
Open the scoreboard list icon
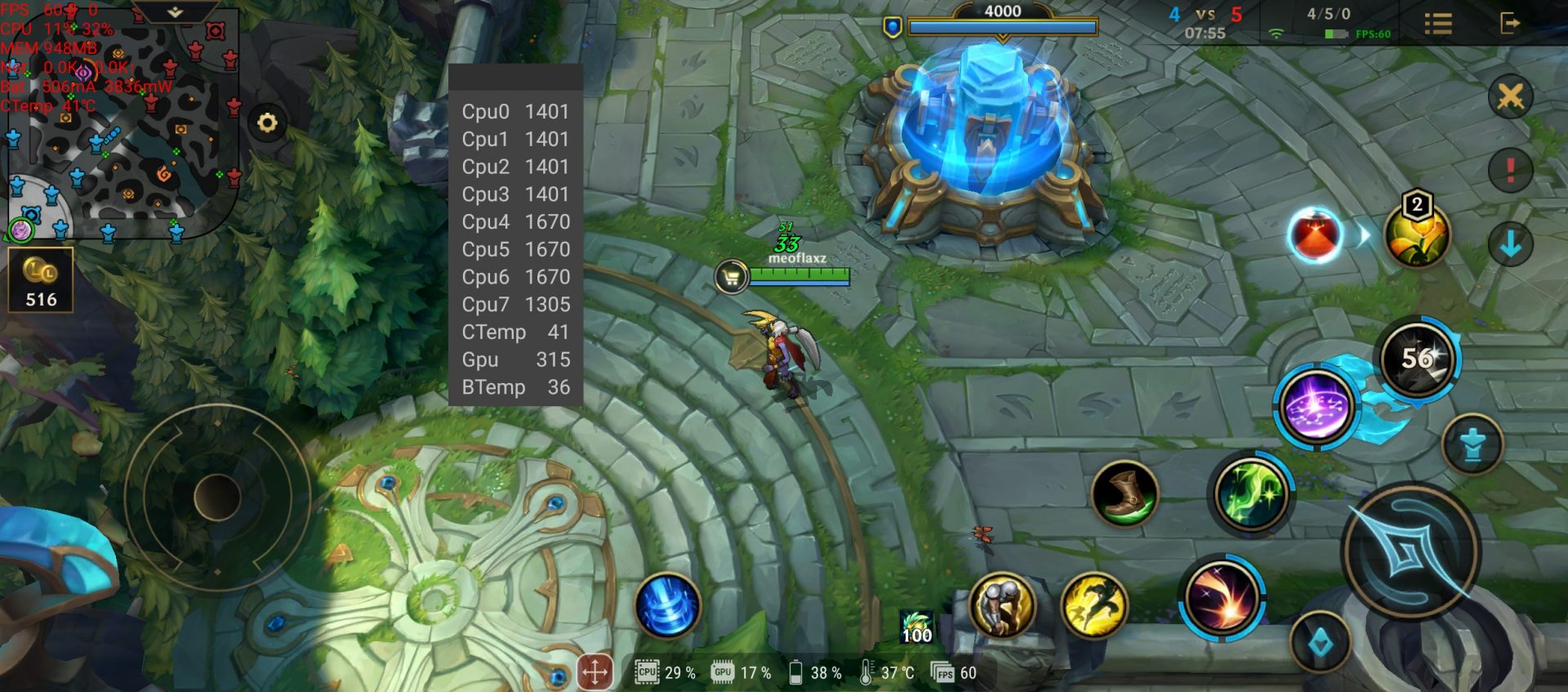[x=1438, y=23]
